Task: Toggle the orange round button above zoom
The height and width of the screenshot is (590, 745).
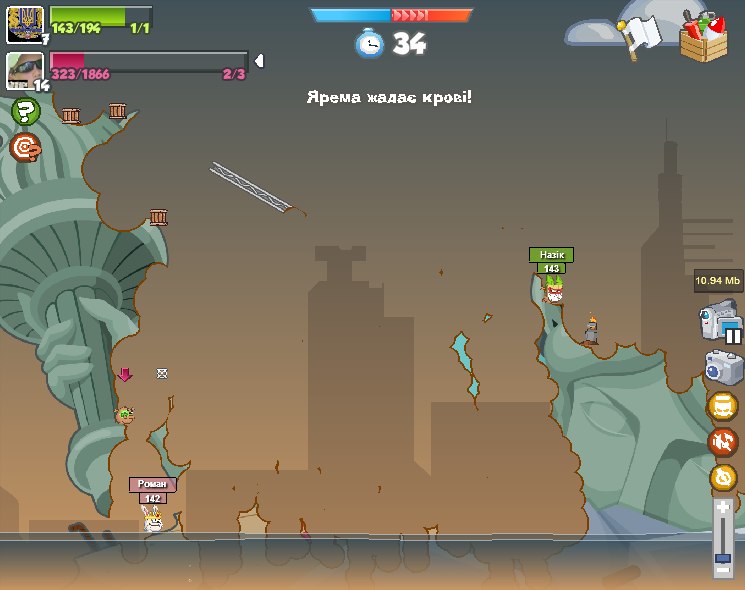Action: [723, 477]
